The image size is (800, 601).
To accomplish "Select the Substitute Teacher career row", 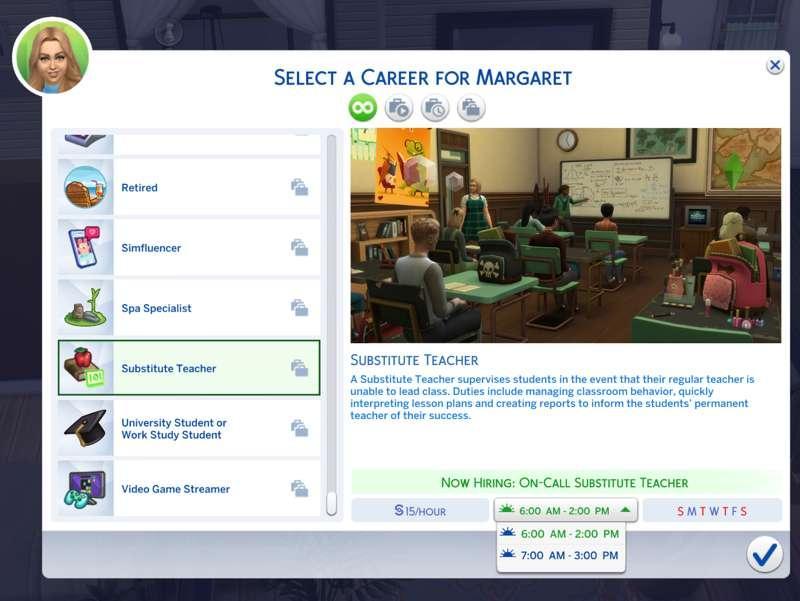I will coord(188,368).
